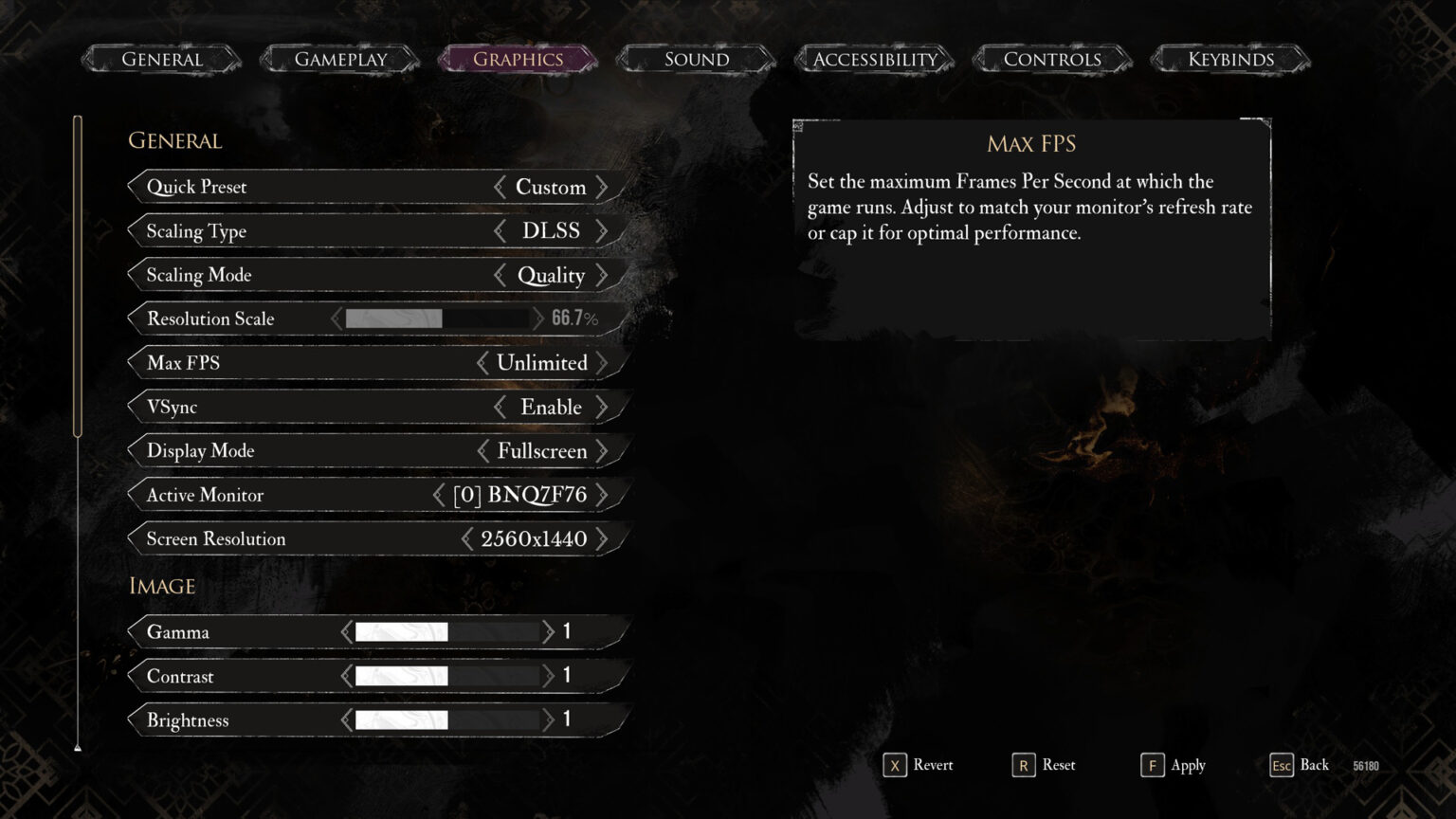Go to the Gameplay settings tab
Viewport: 1456px width, 819px height.
339,59
